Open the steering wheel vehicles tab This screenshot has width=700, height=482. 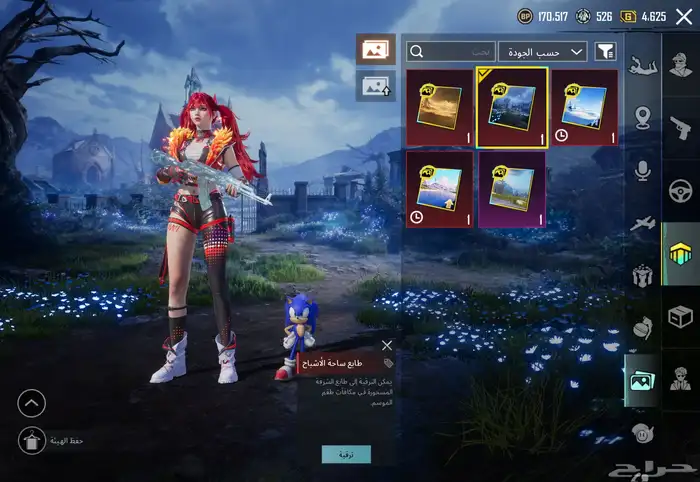[681, 191]
